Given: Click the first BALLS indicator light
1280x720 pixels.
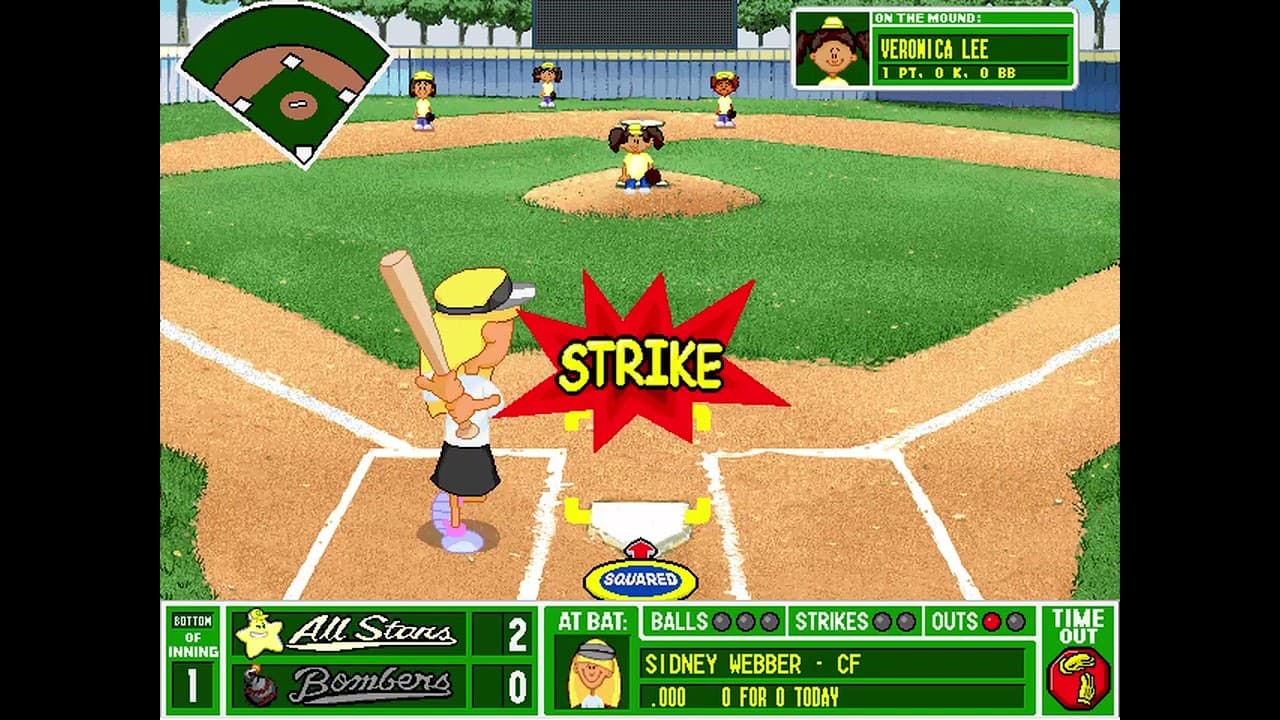Looking at the screenshot, I should 721,620.
